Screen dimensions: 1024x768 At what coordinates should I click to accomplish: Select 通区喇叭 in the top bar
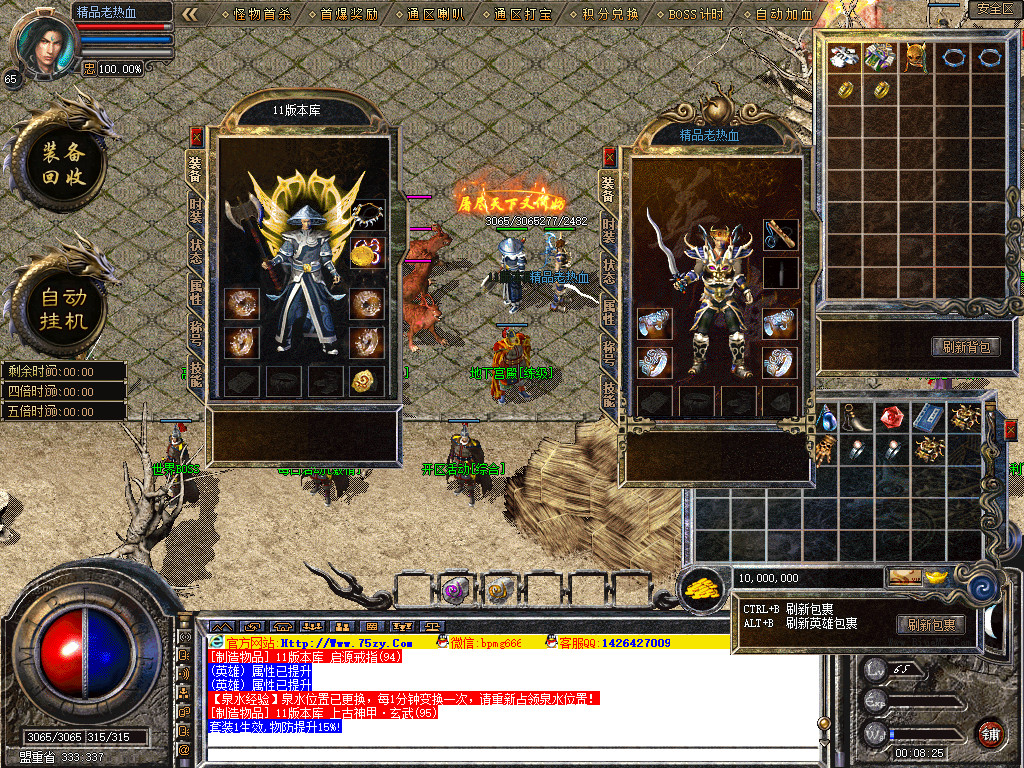coord(436,14)
